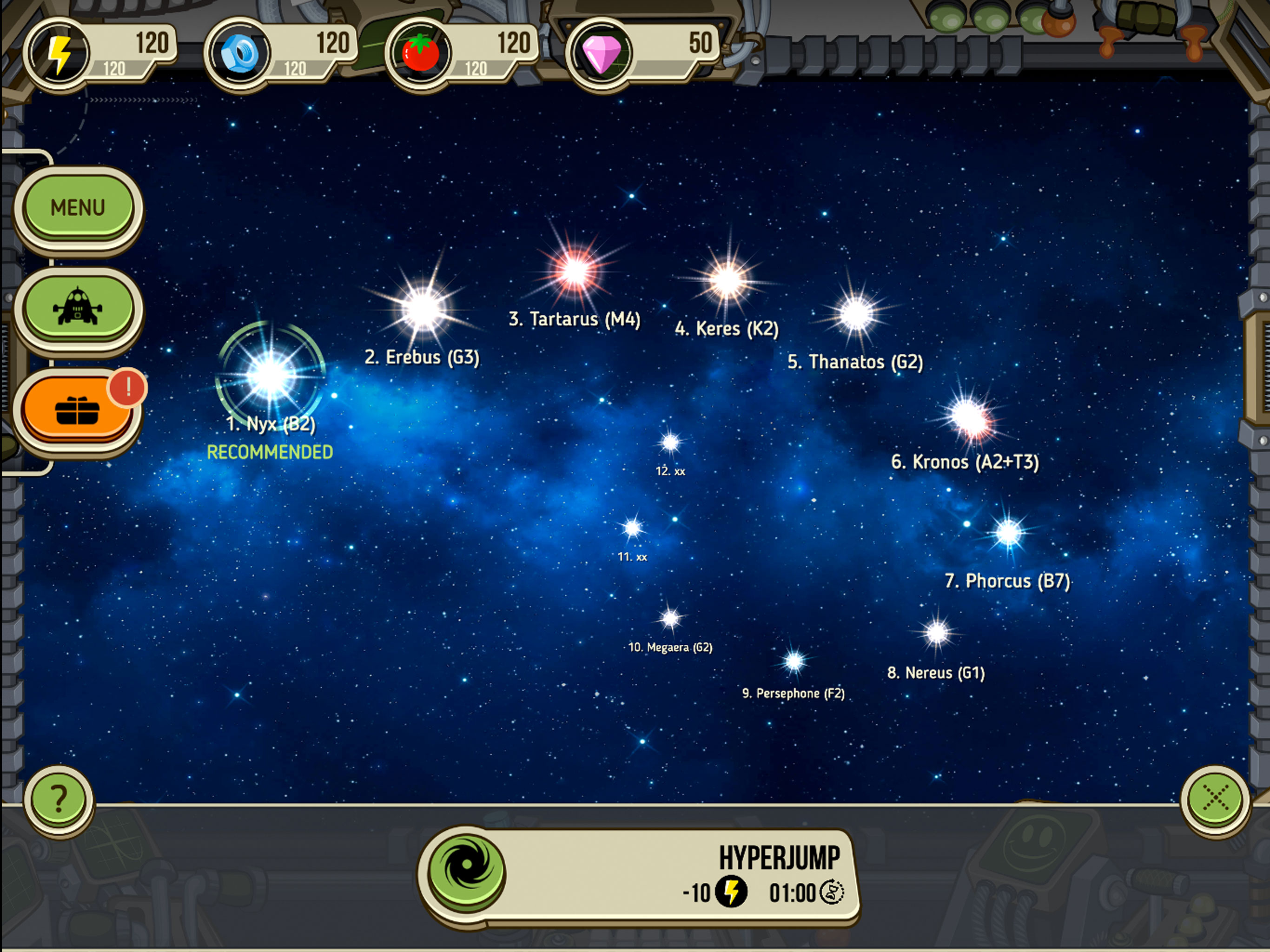Choose the Erebus (G3) star
This screenshot has height=952, width=1270.
click(423, 310)
